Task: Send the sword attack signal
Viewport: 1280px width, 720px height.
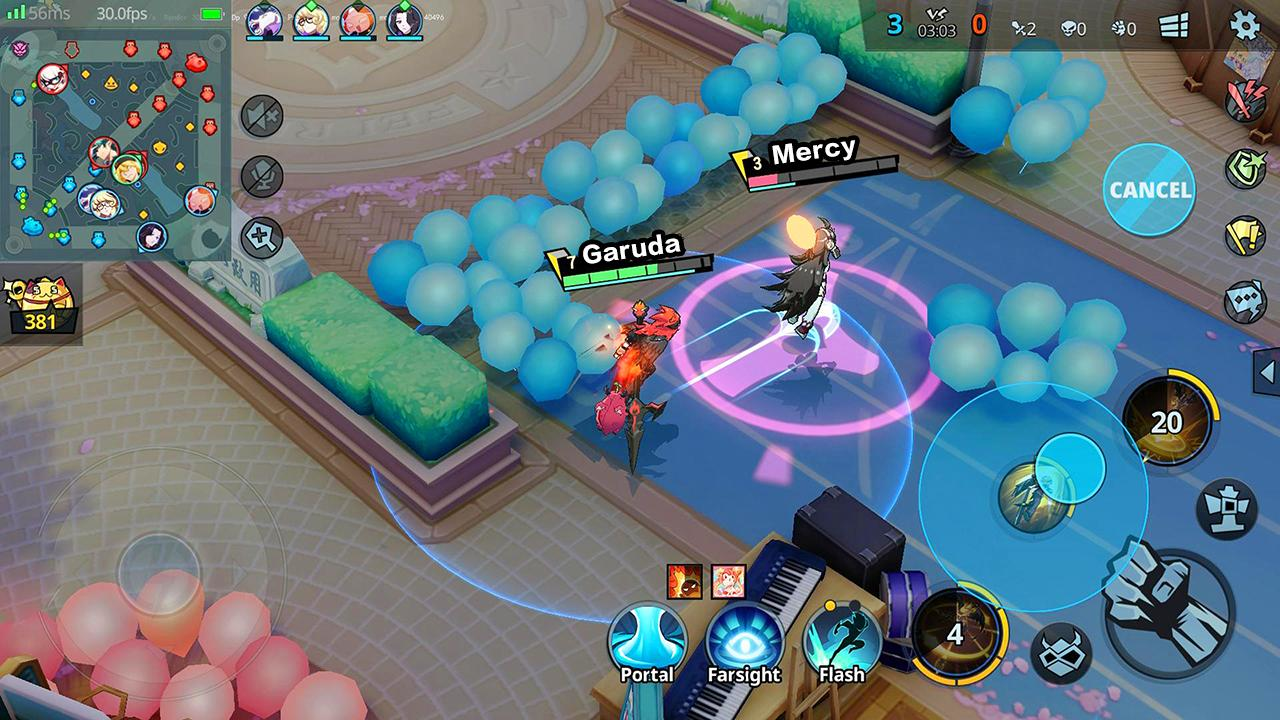Action: (x=1246, y=101)
